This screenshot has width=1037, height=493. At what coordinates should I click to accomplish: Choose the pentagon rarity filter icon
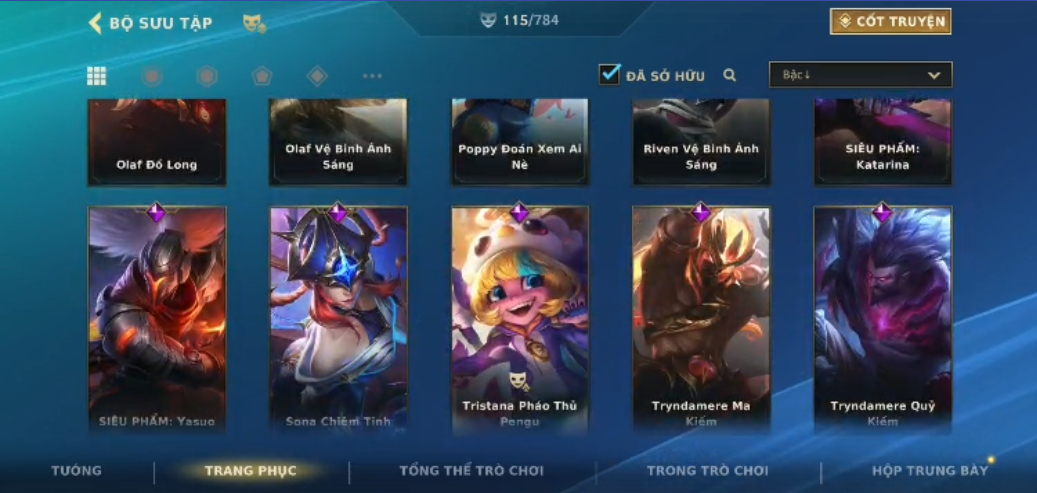262,76
